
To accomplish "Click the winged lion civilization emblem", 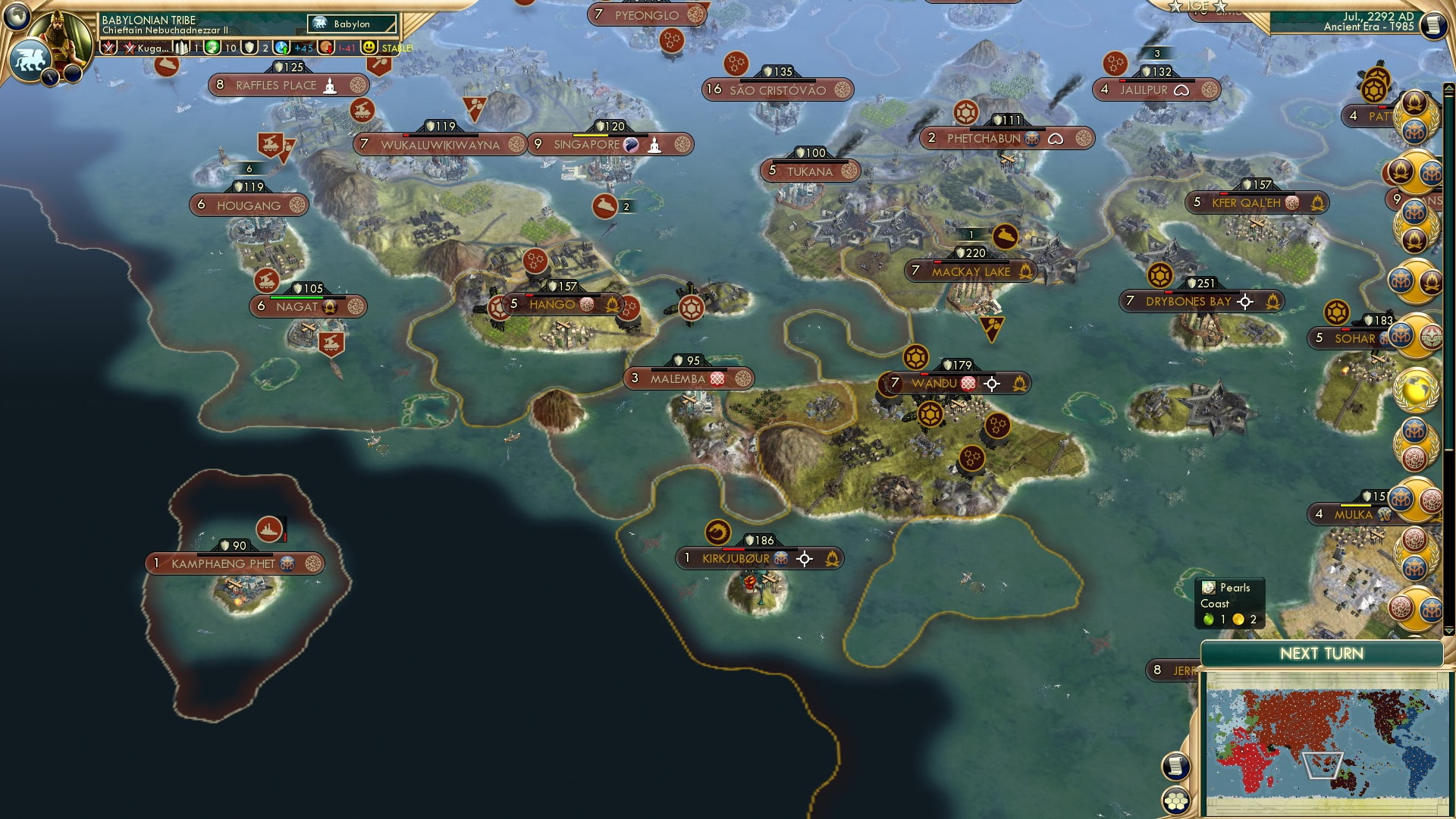I will (30, 58).
